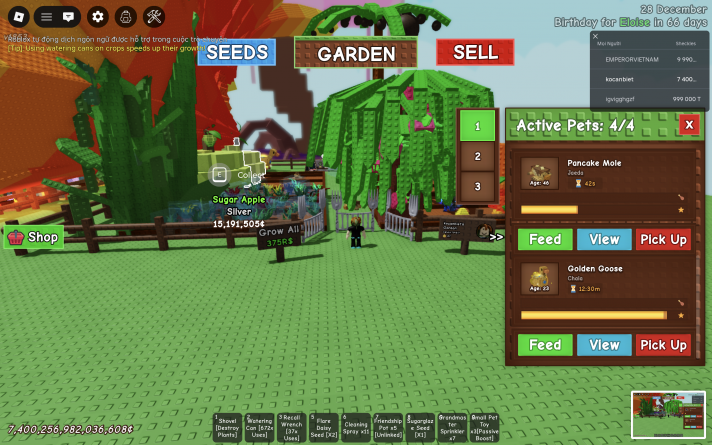Equip the Watering Can from hotbar
The width and height of the screenshot is (712, 445).
[259, 427]
